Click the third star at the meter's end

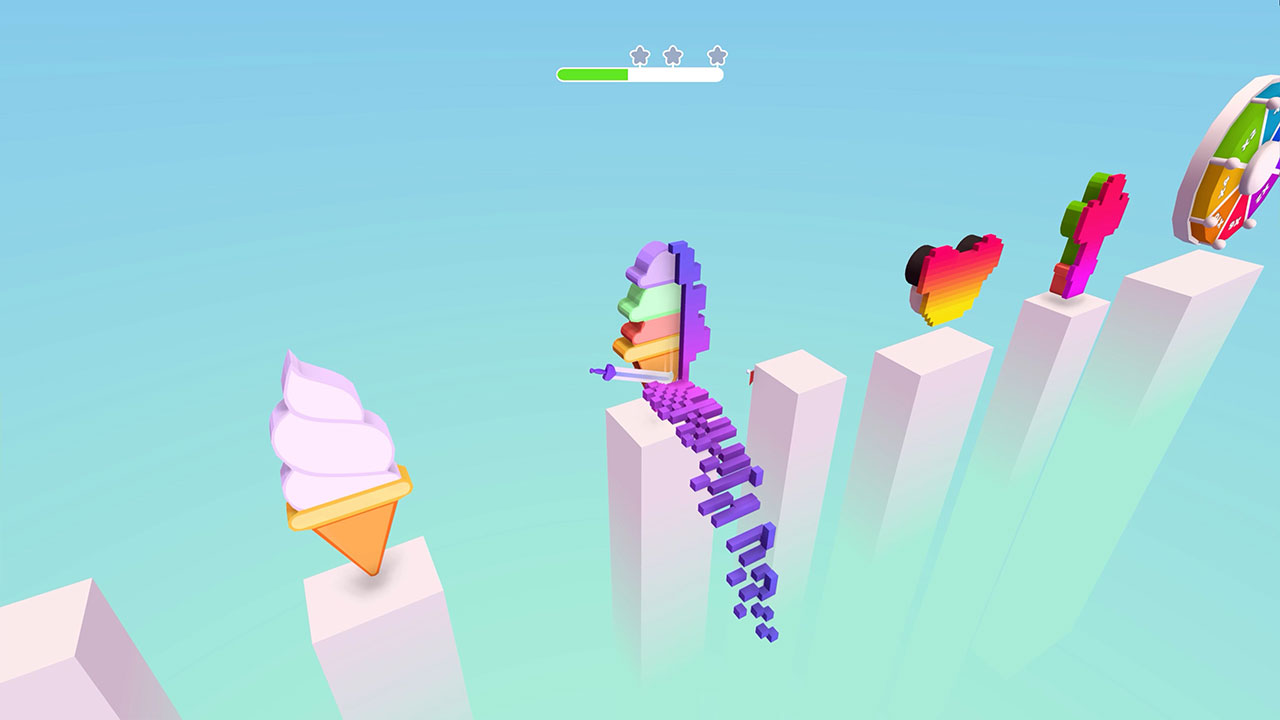[x=717, y=55]
